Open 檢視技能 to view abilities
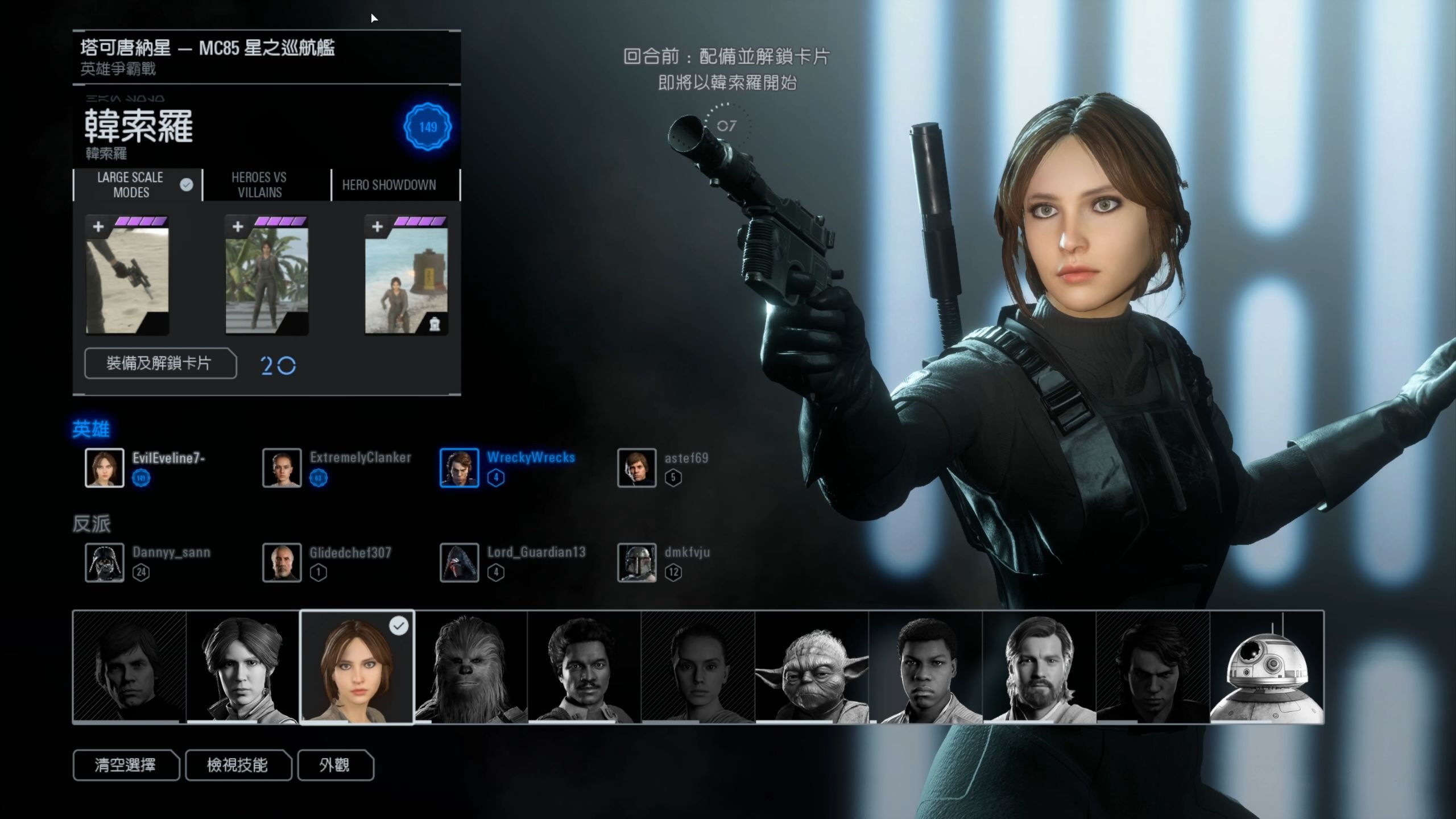This screenshot has width=1456, height=819. coord(238,765)
